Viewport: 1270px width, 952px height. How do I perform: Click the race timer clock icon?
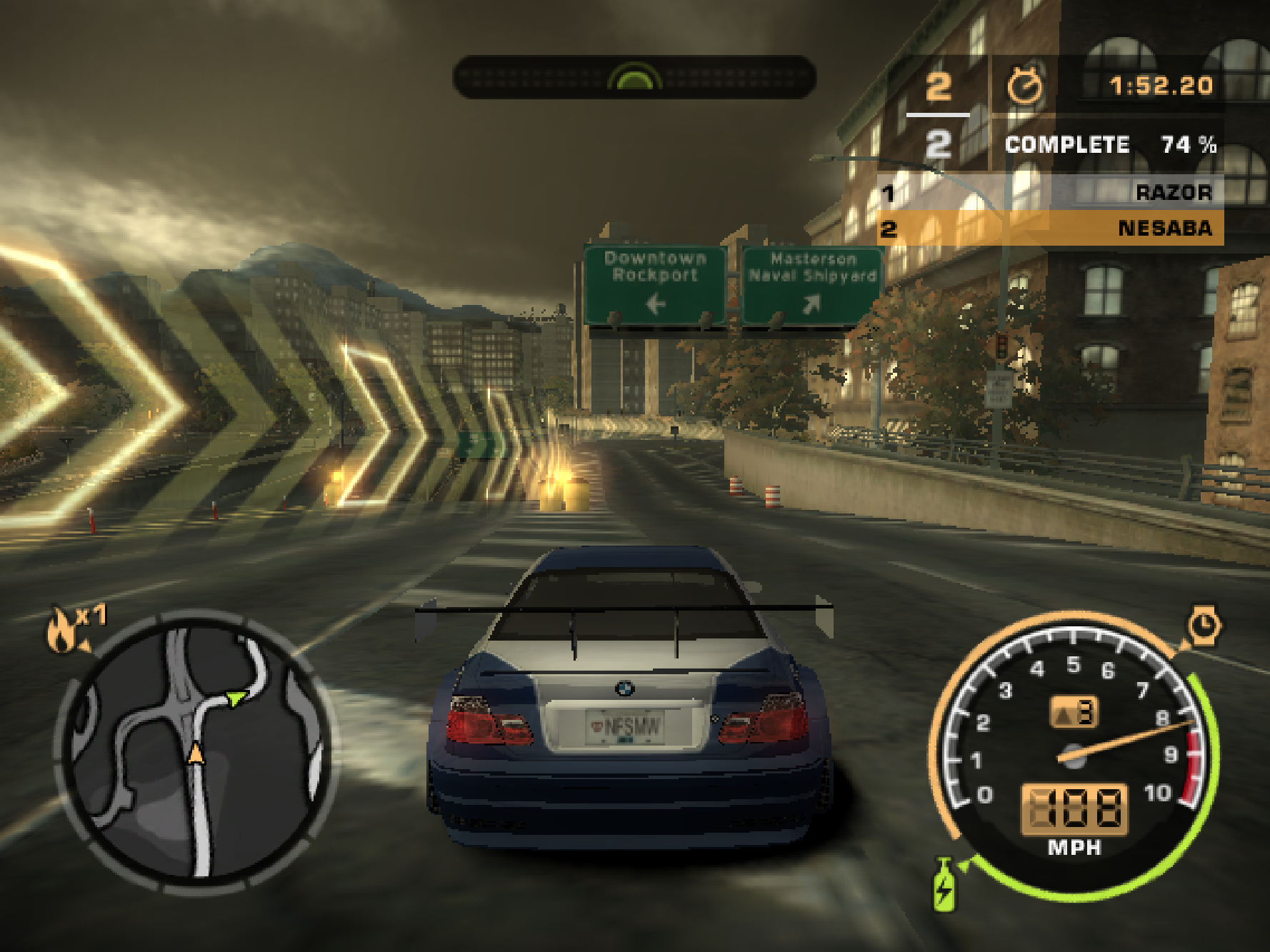point(1024,86)
